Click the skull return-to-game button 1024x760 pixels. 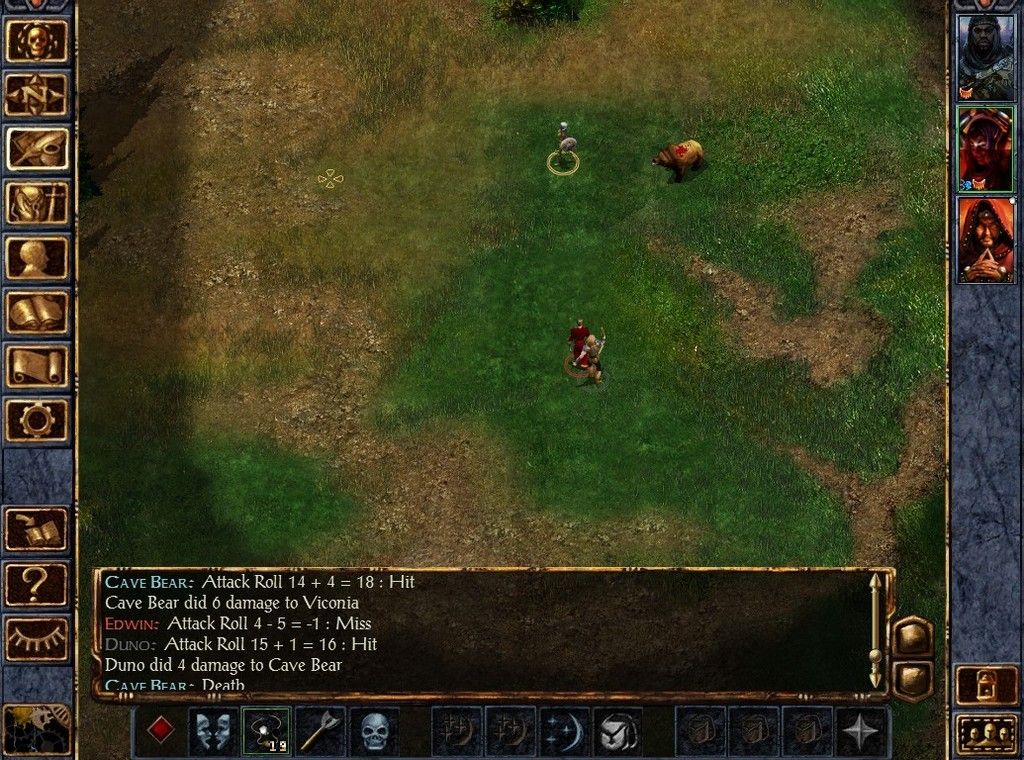[38, 41]
